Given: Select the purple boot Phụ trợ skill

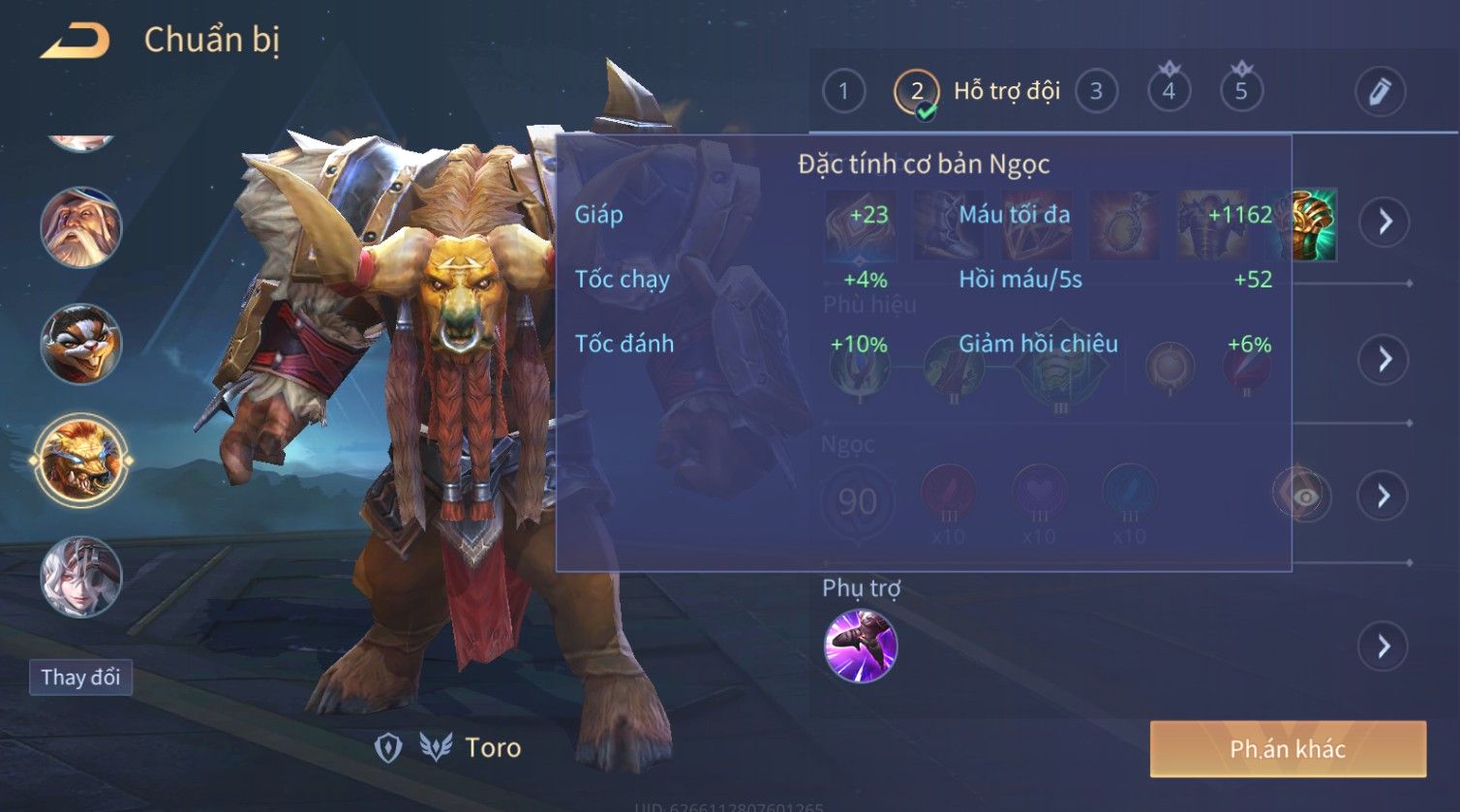Looking at the screenshot, I should click(861, 646).
